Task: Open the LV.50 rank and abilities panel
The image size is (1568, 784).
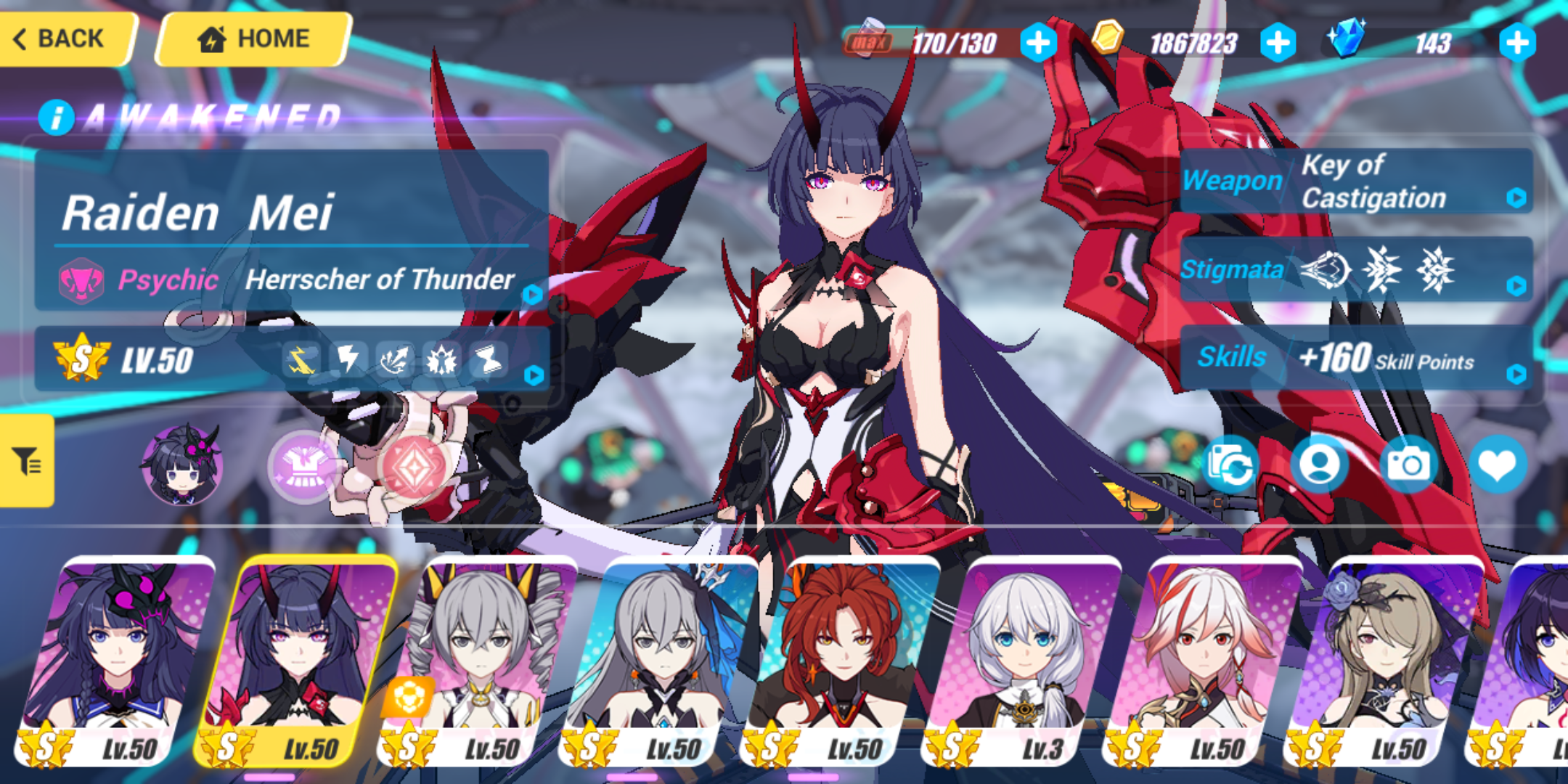Action: (x=292, y=360)
